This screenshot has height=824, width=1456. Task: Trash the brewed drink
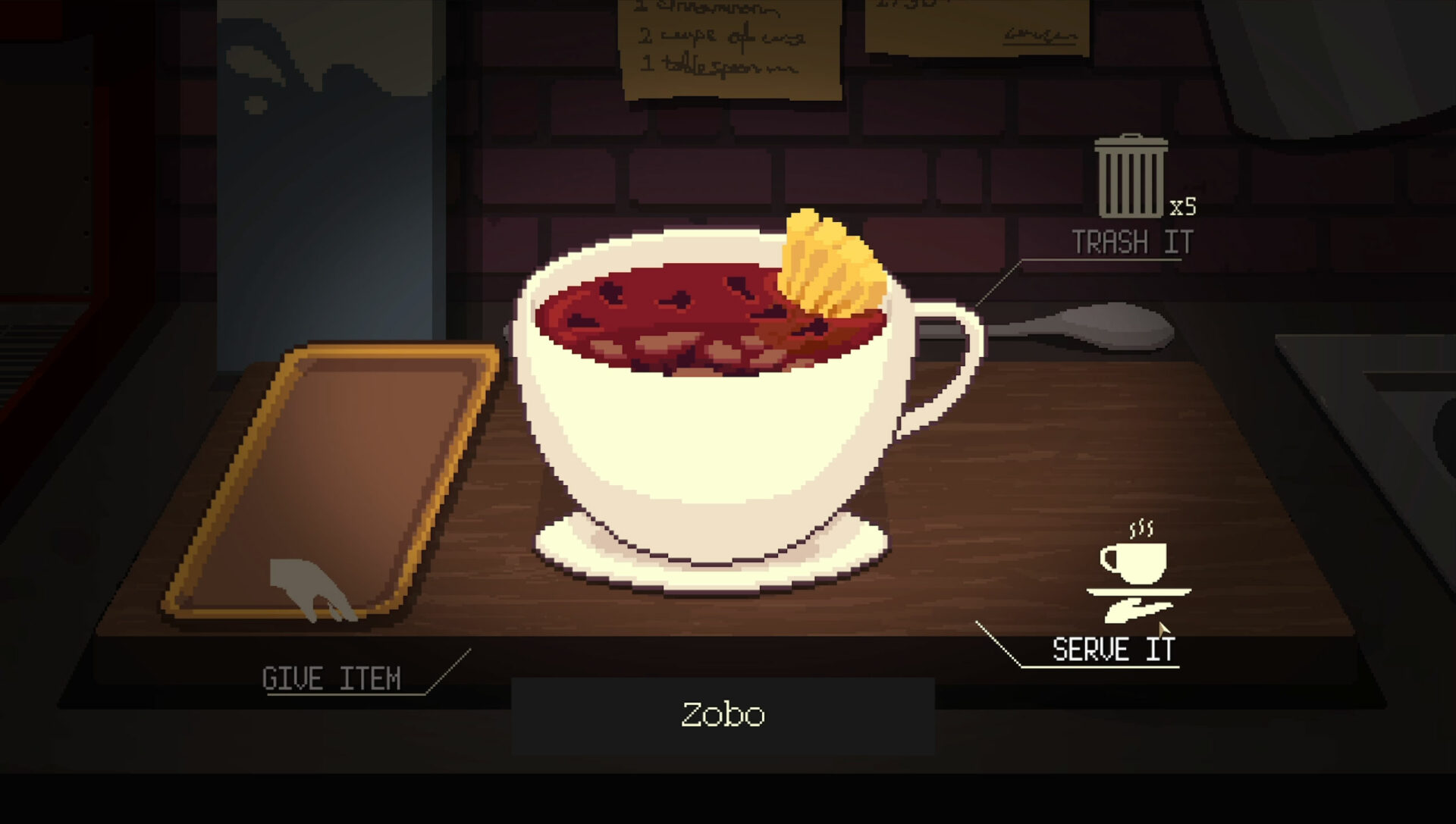click(x=1131, y=180)
